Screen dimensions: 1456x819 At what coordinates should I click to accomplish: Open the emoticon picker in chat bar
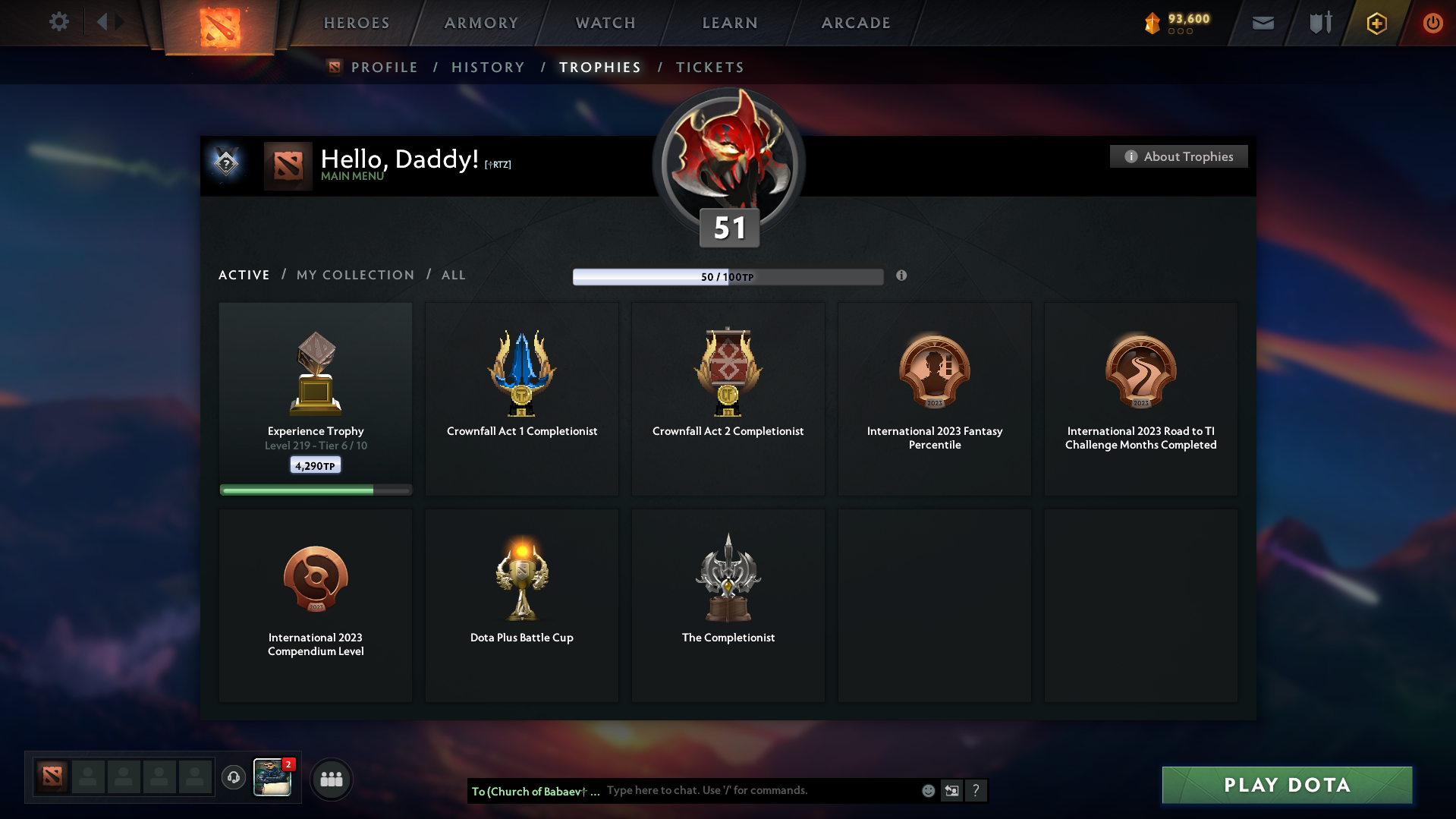pos(927,790)
